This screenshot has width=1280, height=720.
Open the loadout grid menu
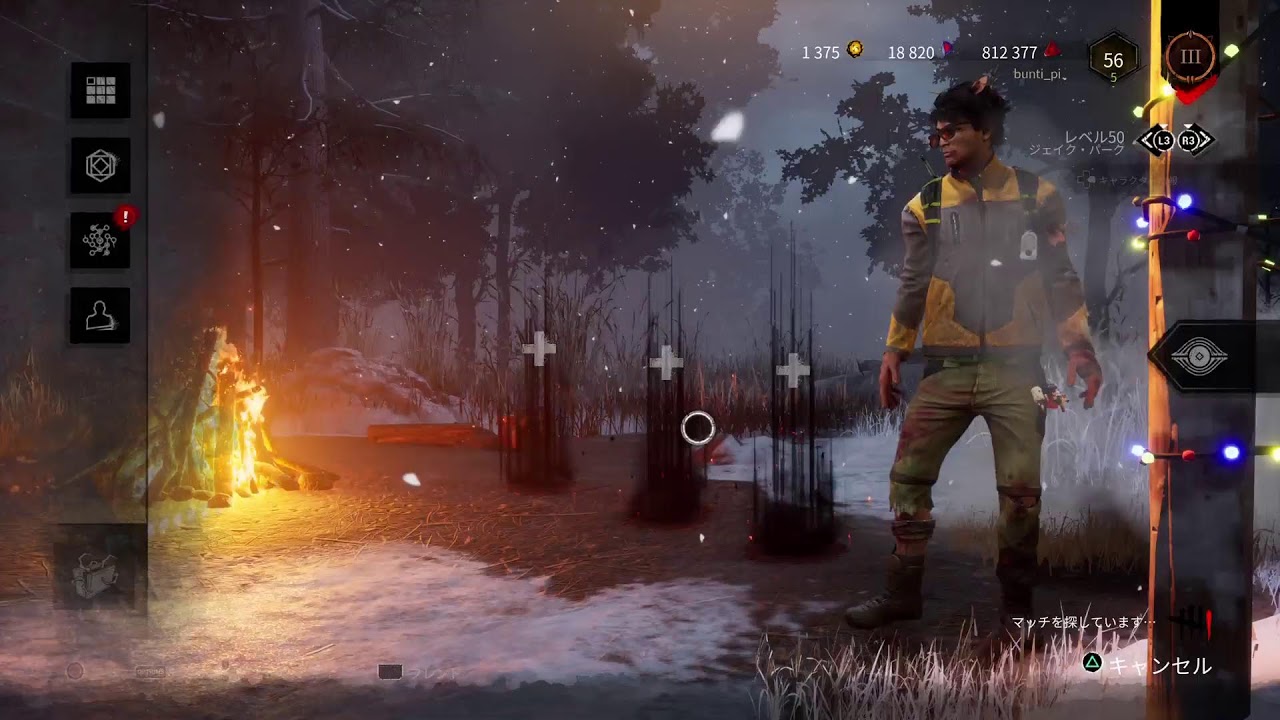100,91
